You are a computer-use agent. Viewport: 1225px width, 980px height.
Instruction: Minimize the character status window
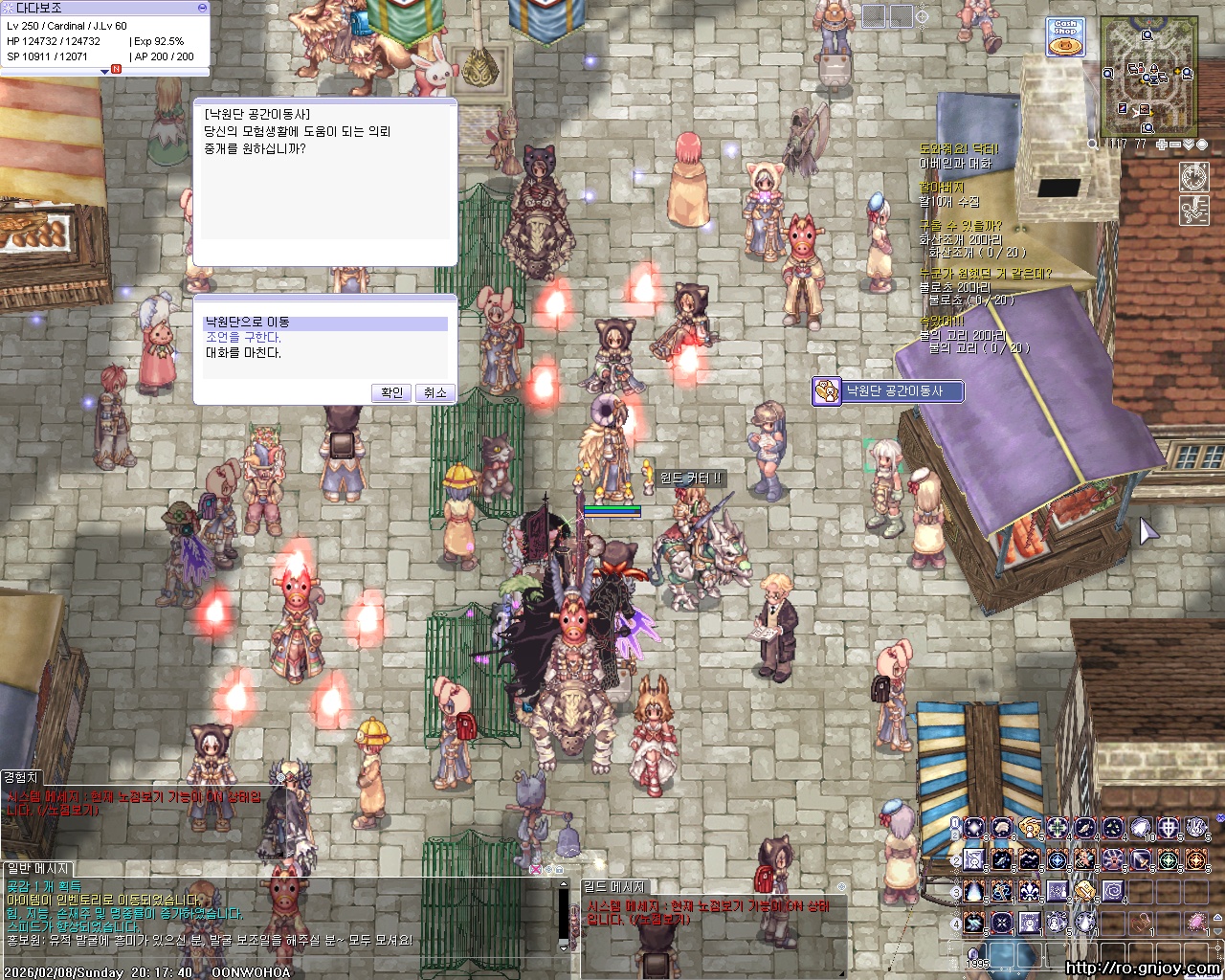tap(202, 8)
